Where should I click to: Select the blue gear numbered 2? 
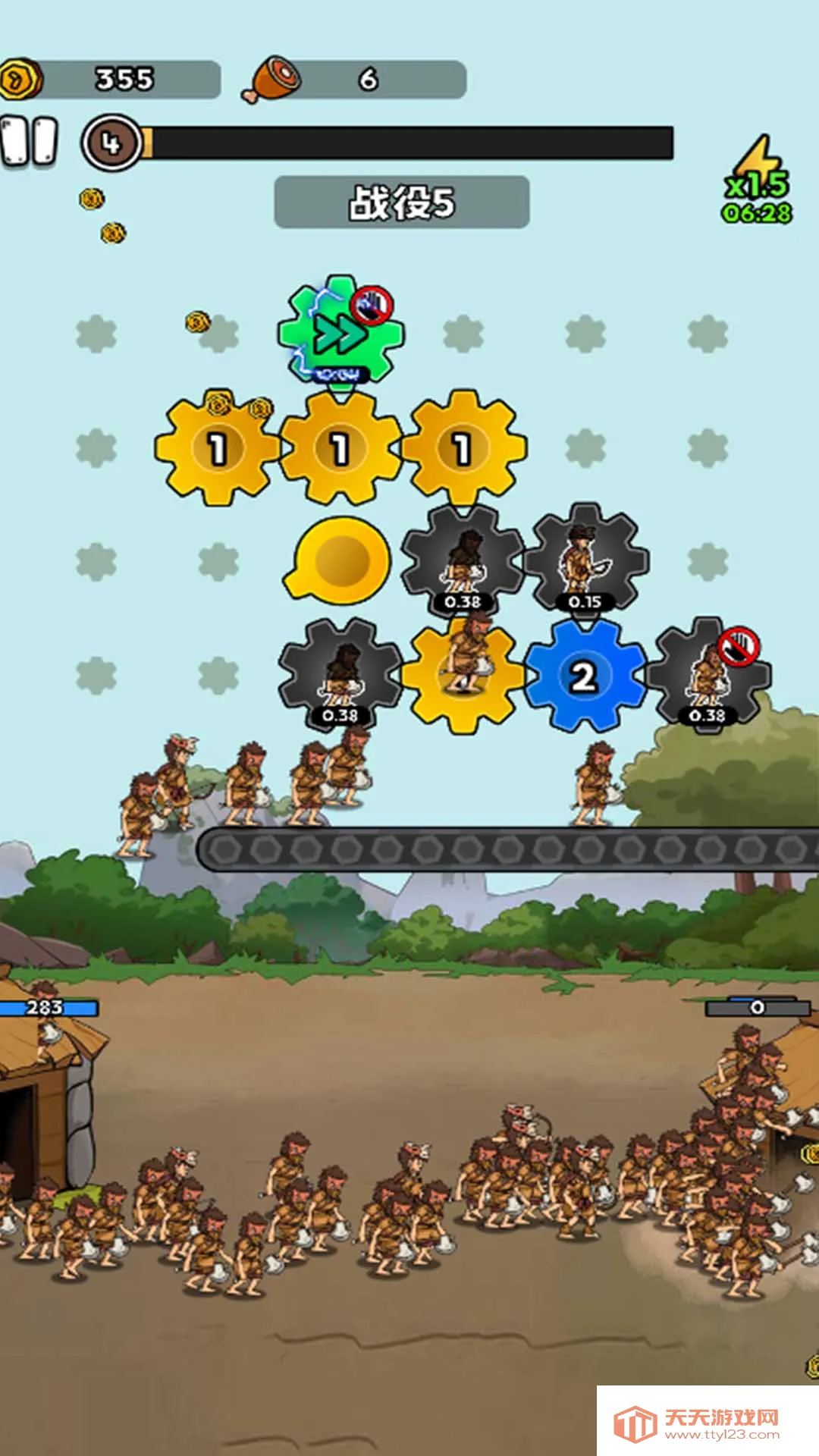[583, 675]
